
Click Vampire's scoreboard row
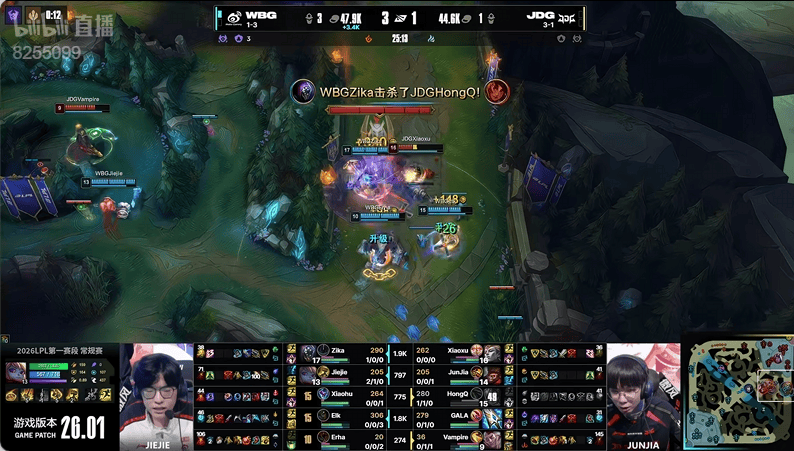coord(460,437)
